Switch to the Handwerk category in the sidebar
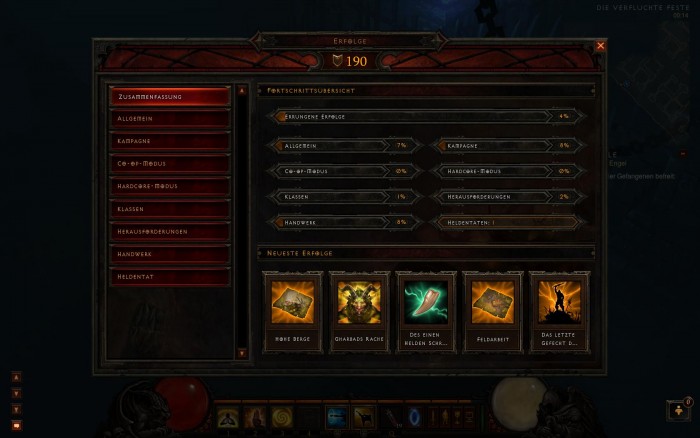Viewport: 700px width, 438px height. point(170,254)
